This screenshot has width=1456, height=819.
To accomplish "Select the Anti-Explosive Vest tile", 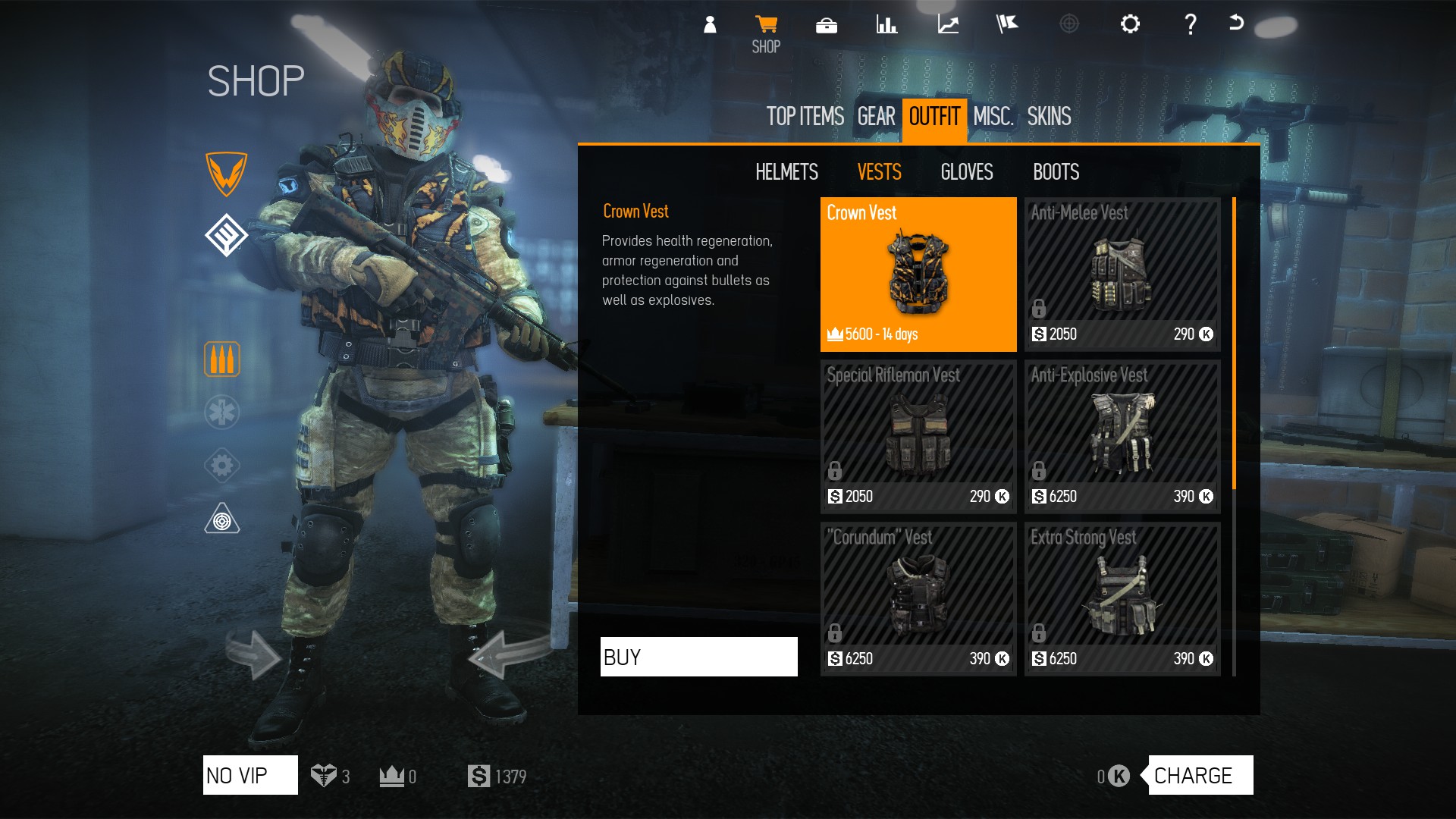I will point(1122,437).
